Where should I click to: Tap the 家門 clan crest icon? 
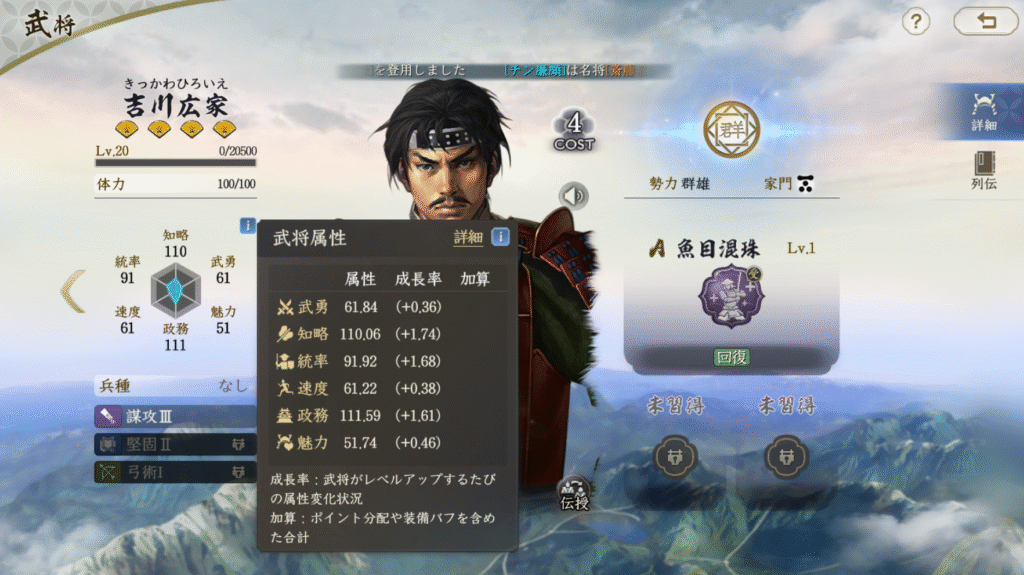(805, 184)
